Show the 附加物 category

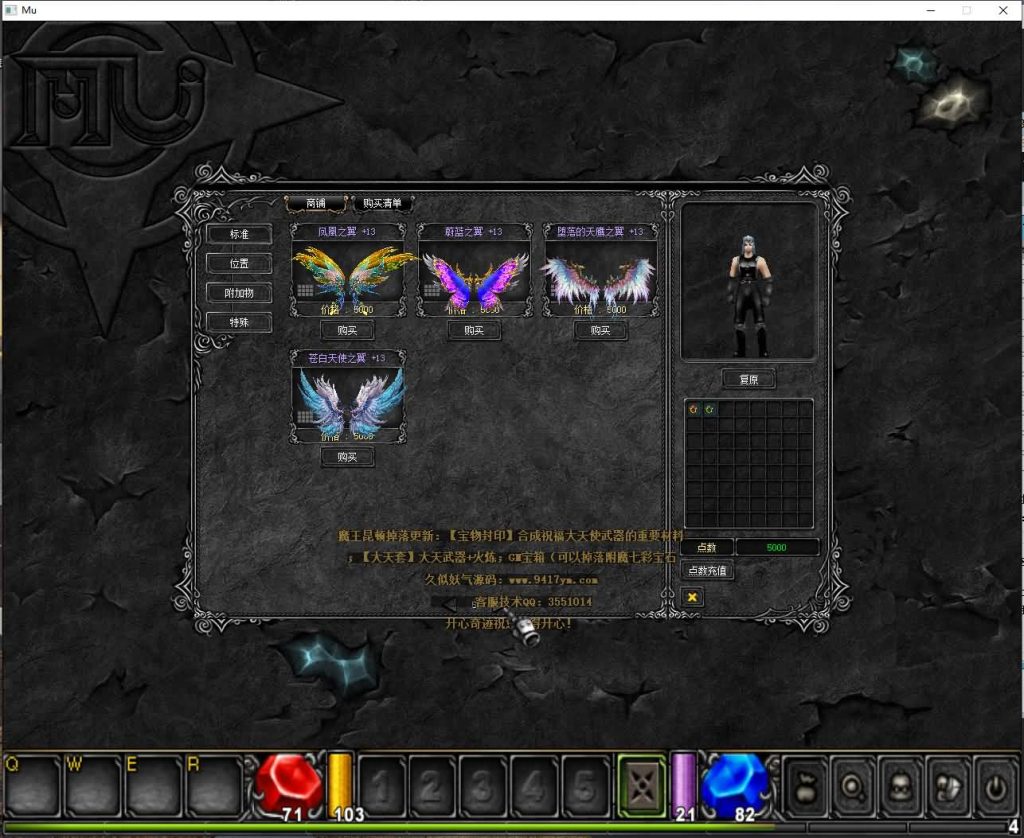239,293
